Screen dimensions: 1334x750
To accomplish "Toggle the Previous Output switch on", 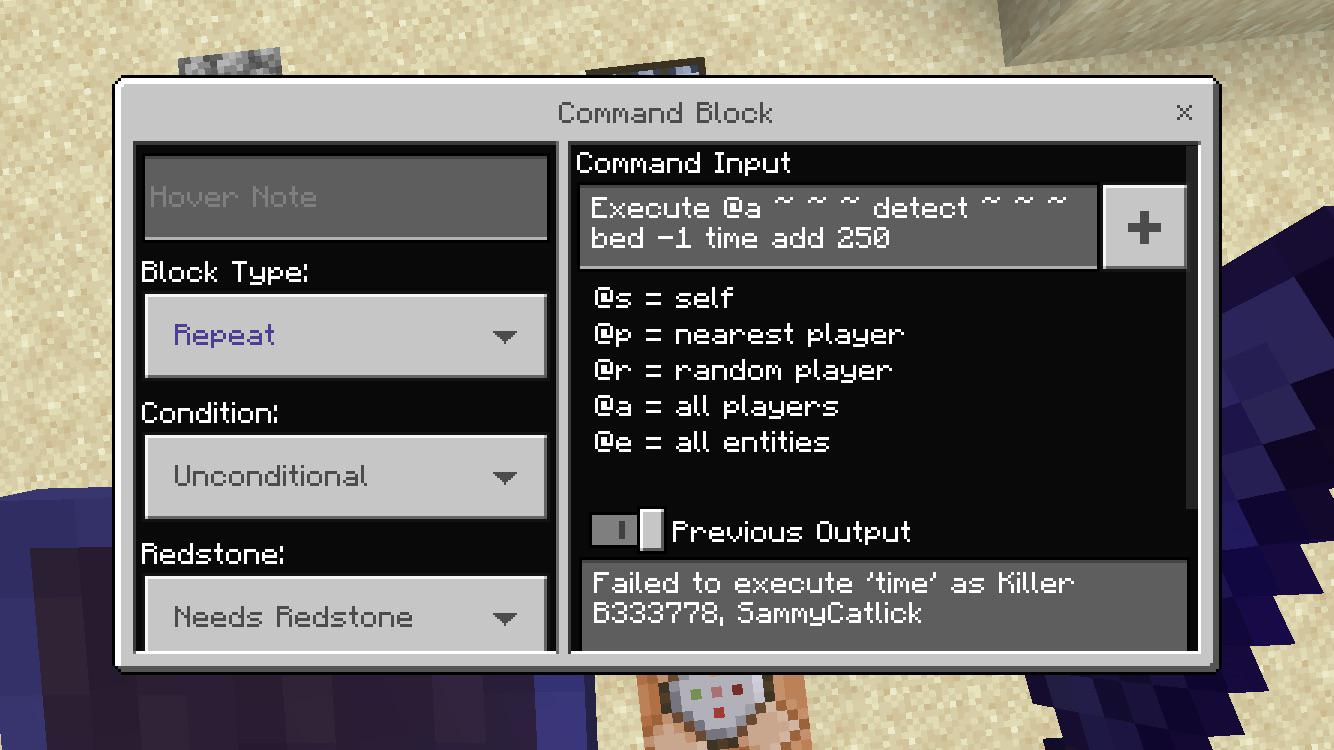I will click(625, 531).
